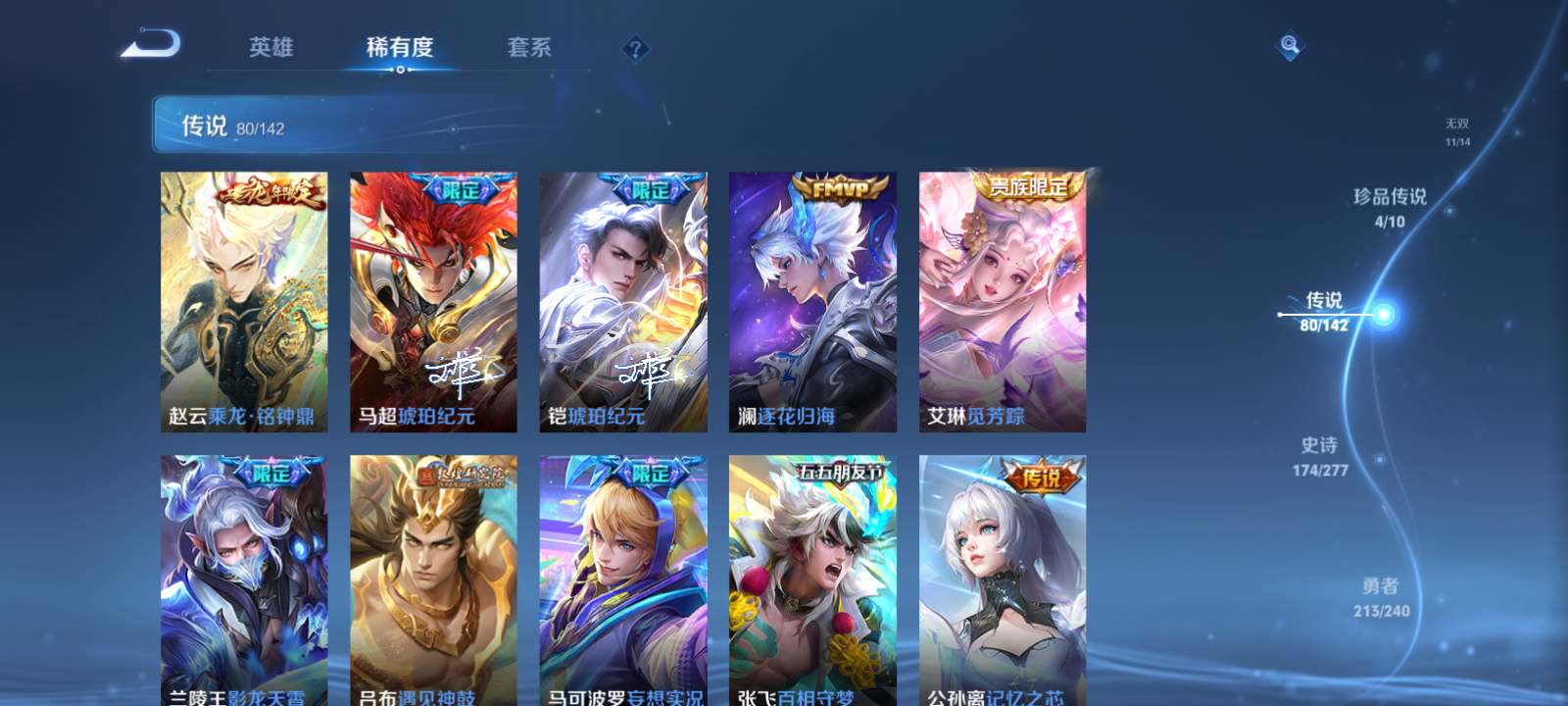This screenshot has height=706, width=1568.
Task: Jump to 无双 11/14 rarity section
Action: coord(1459,131)
